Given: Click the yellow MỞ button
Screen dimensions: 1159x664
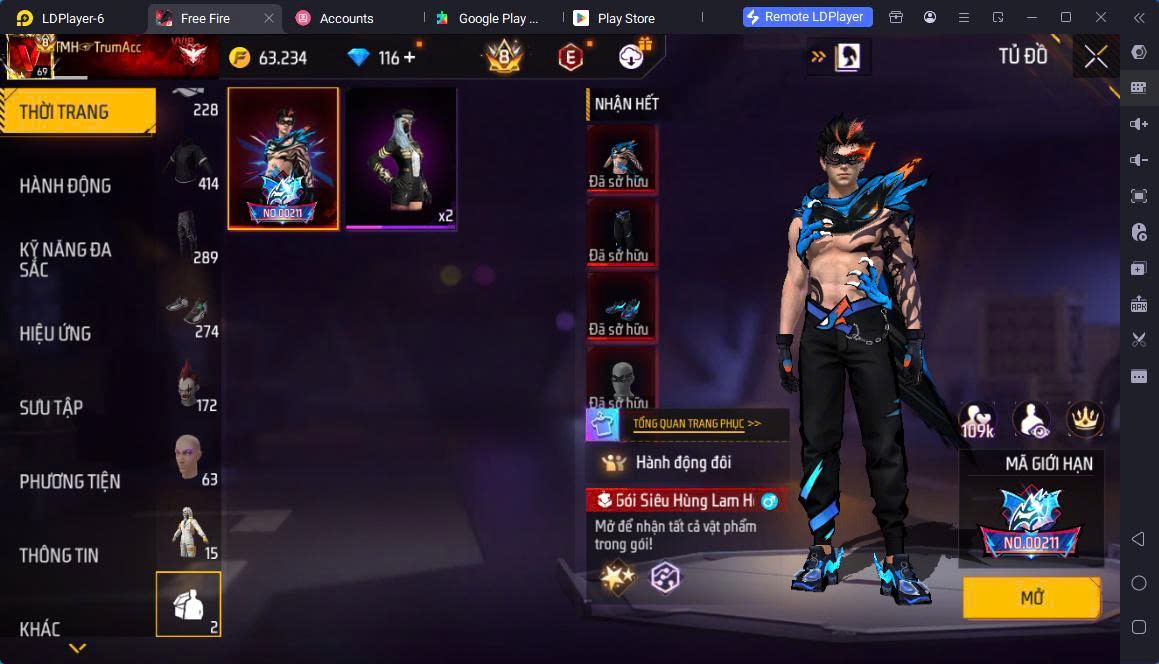Looking at the screenshot, I should pos(1031,598).
